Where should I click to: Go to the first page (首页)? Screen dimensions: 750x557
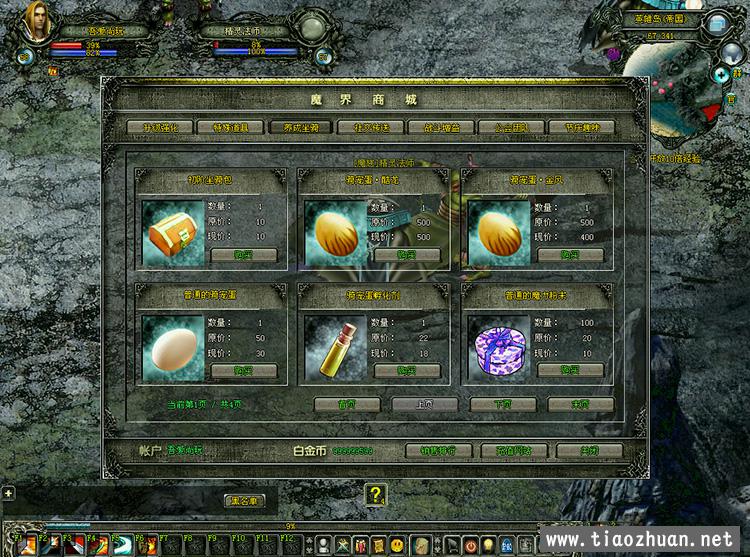(347, 405)
